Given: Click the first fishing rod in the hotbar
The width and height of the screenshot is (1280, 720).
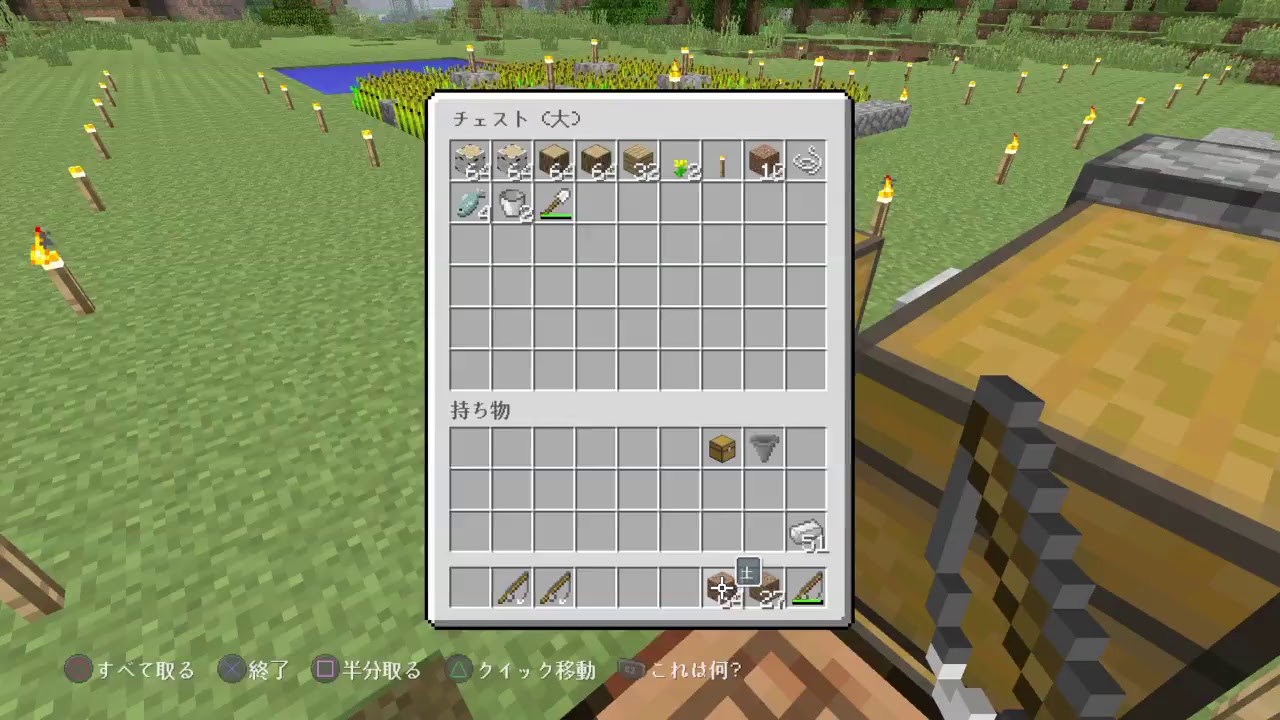Looking at the screenshot, I should pos(511,588).
